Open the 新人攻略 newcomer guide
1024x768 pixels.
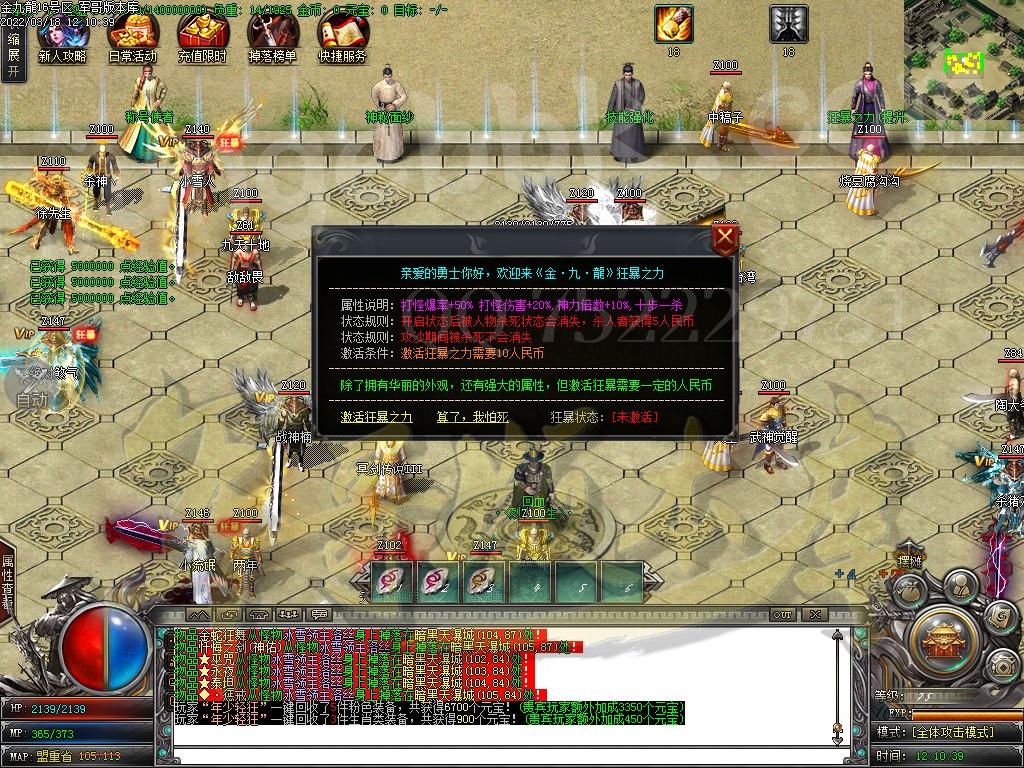pyautogui.click(x=62, y=40)
